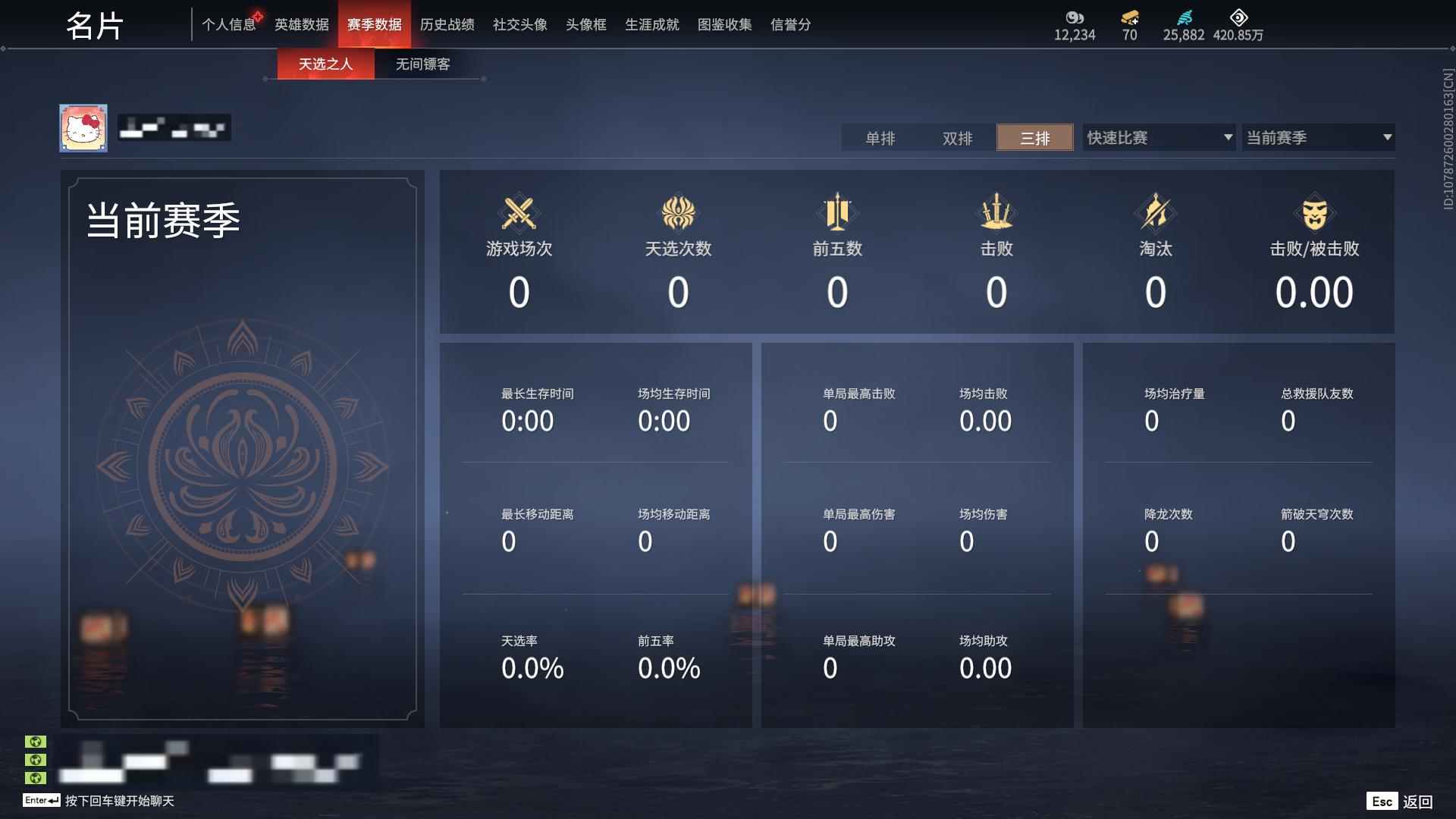This screenshot has width=1456, height=819.
Task: Click the lotus 天选次数 stat icon
Action: click(x=679, y=212)
